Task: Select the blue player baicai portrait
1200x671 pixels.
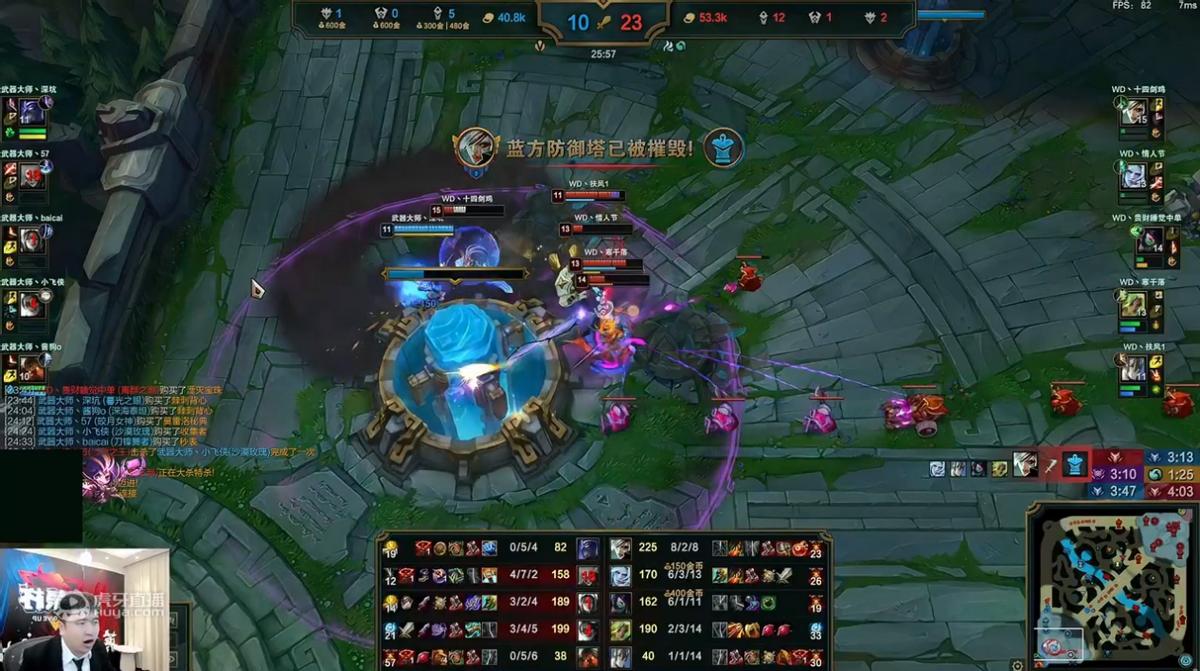Action: pos(31,240)
